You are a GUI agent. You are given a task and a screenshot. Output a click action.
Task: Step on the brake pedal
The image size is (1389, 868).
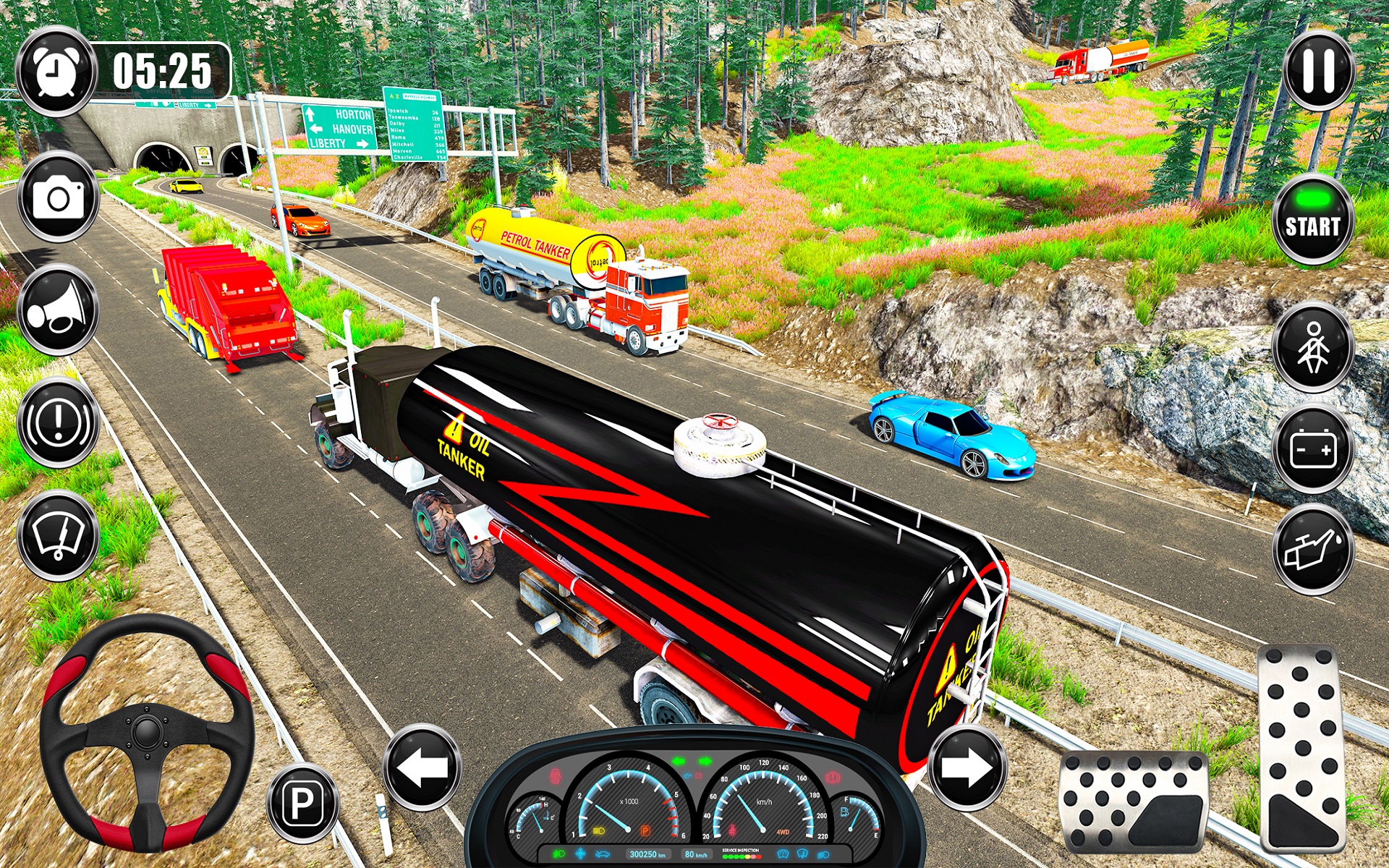click(1134, 801)
